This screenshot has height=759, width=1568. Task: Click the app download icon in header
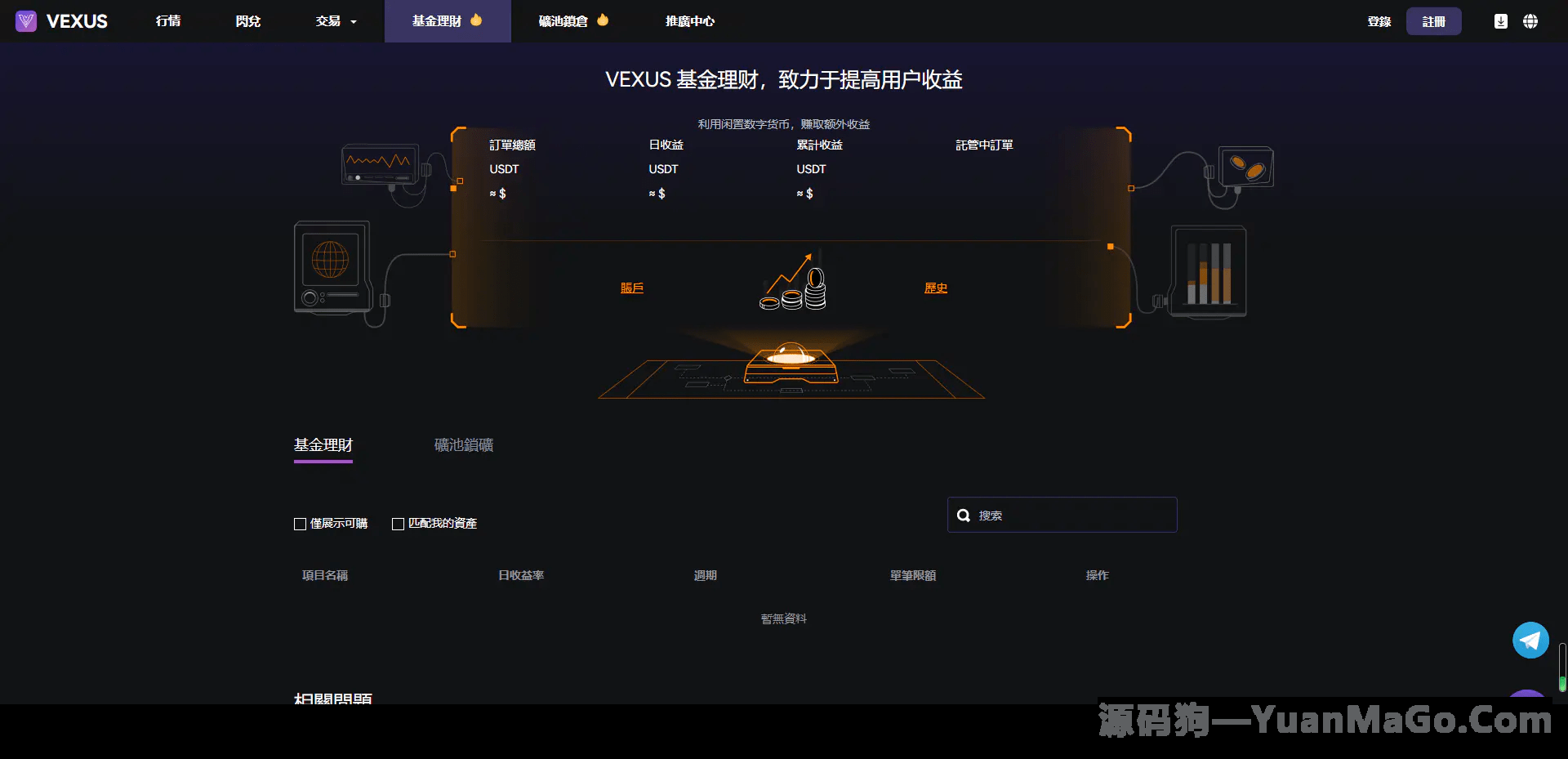(1500, 21)
